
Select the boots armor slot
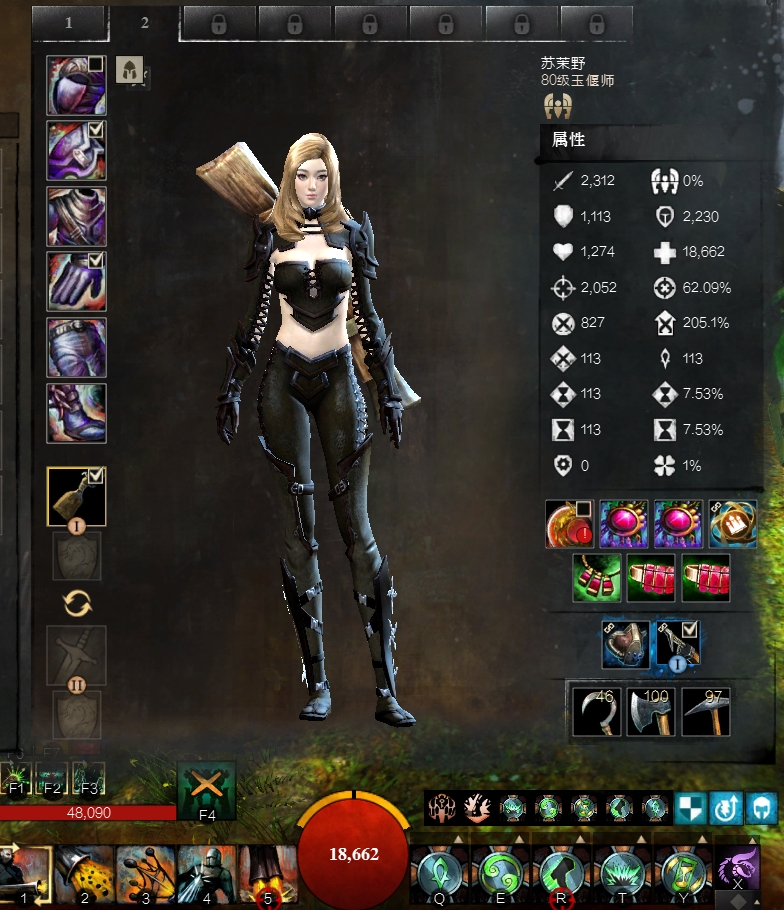tap(76, 412)
